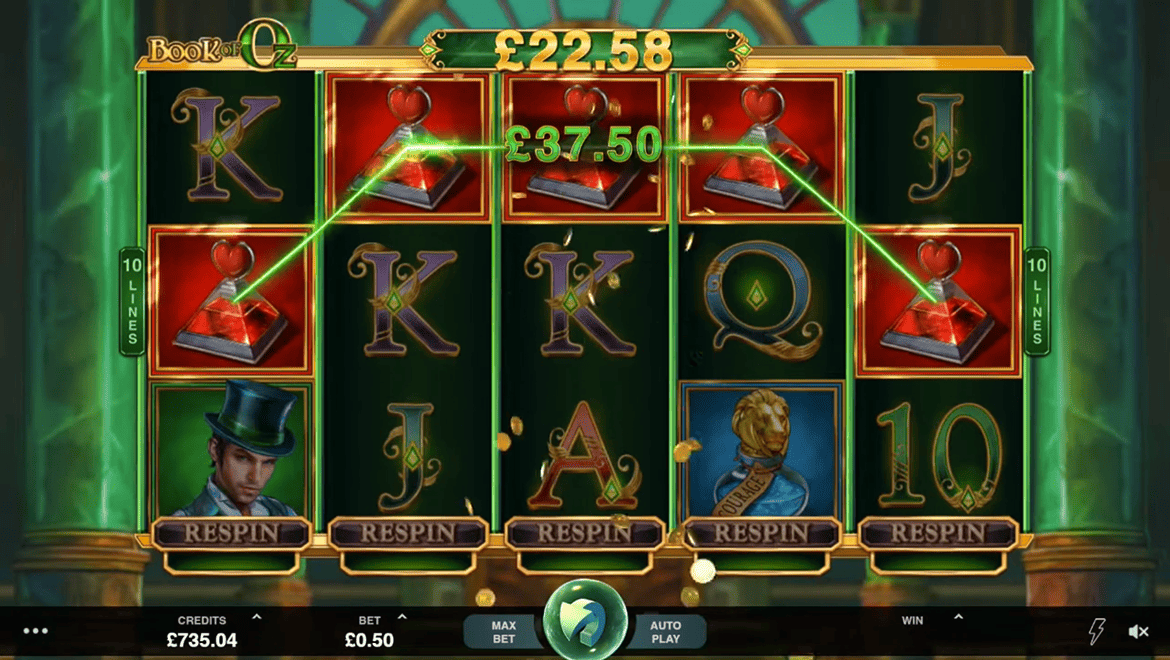Toggle the lightning bolt quick spin
Viewport: 1170px width, 660px height.
[1096, 631]
